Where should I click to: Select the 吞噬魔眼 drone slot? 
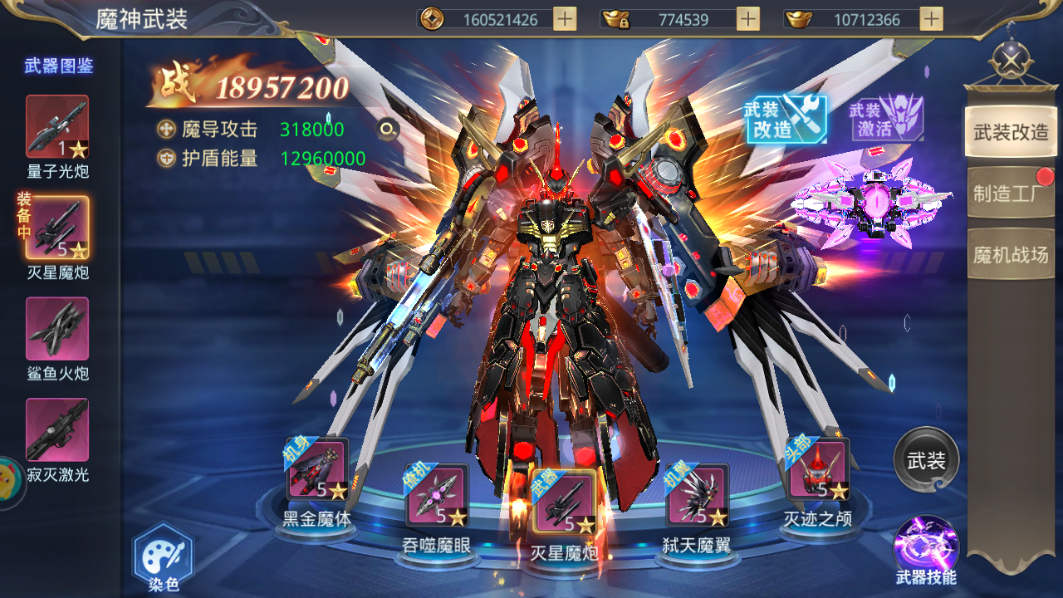pos(436,496)
